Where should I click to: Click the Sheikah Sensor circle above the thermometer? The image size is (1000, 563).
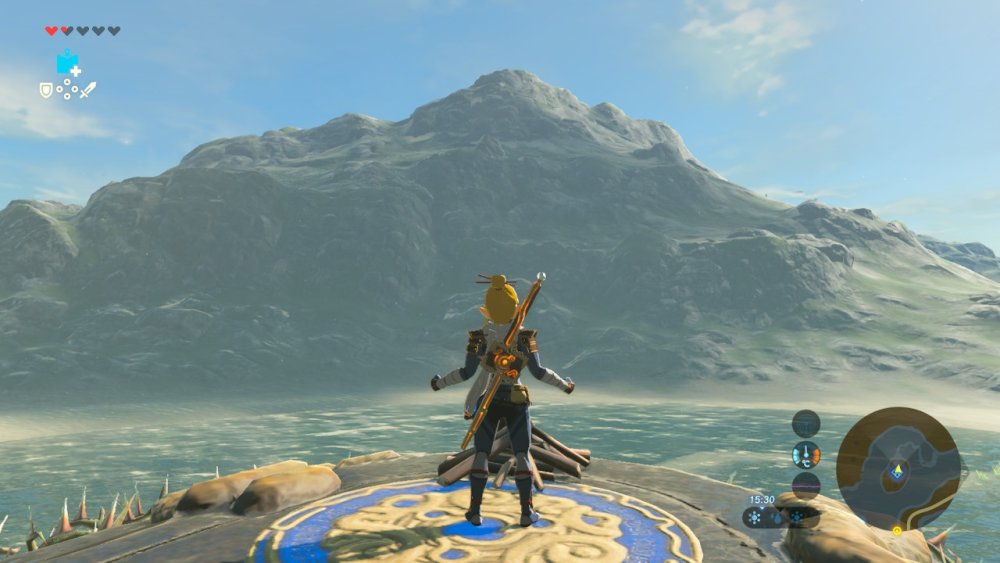tap(806, 422)
